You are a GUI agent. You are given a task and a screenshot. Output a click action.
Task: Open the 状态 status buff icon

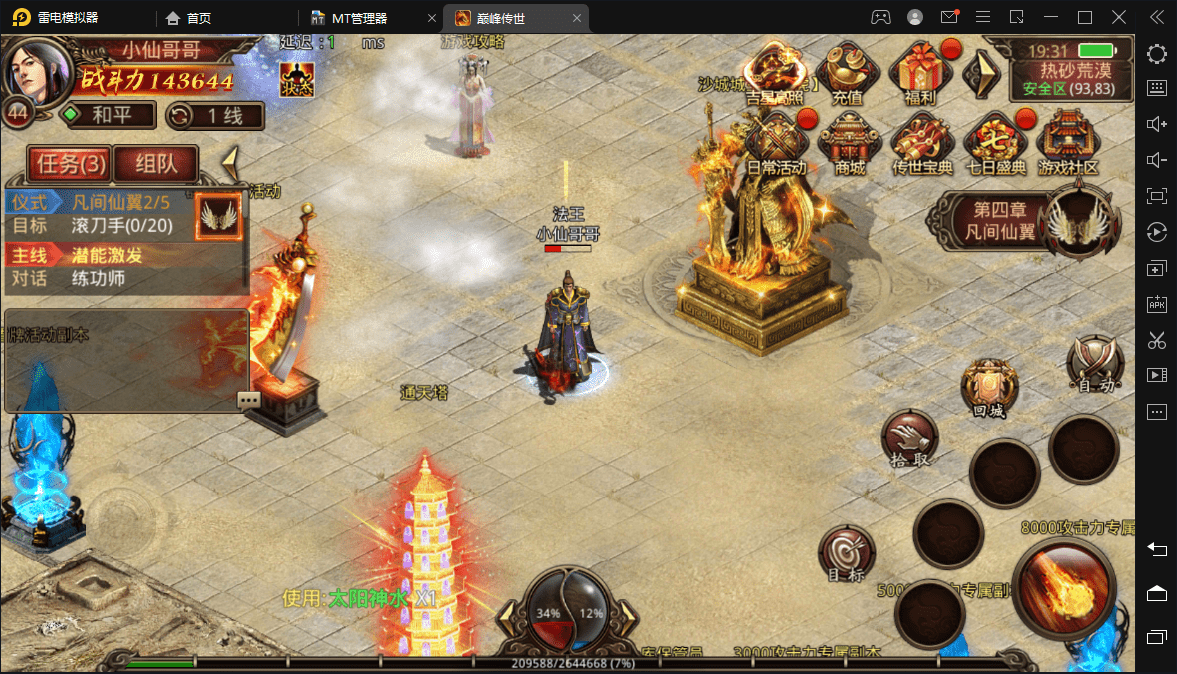pyautogui.click(x=297, y=78)
